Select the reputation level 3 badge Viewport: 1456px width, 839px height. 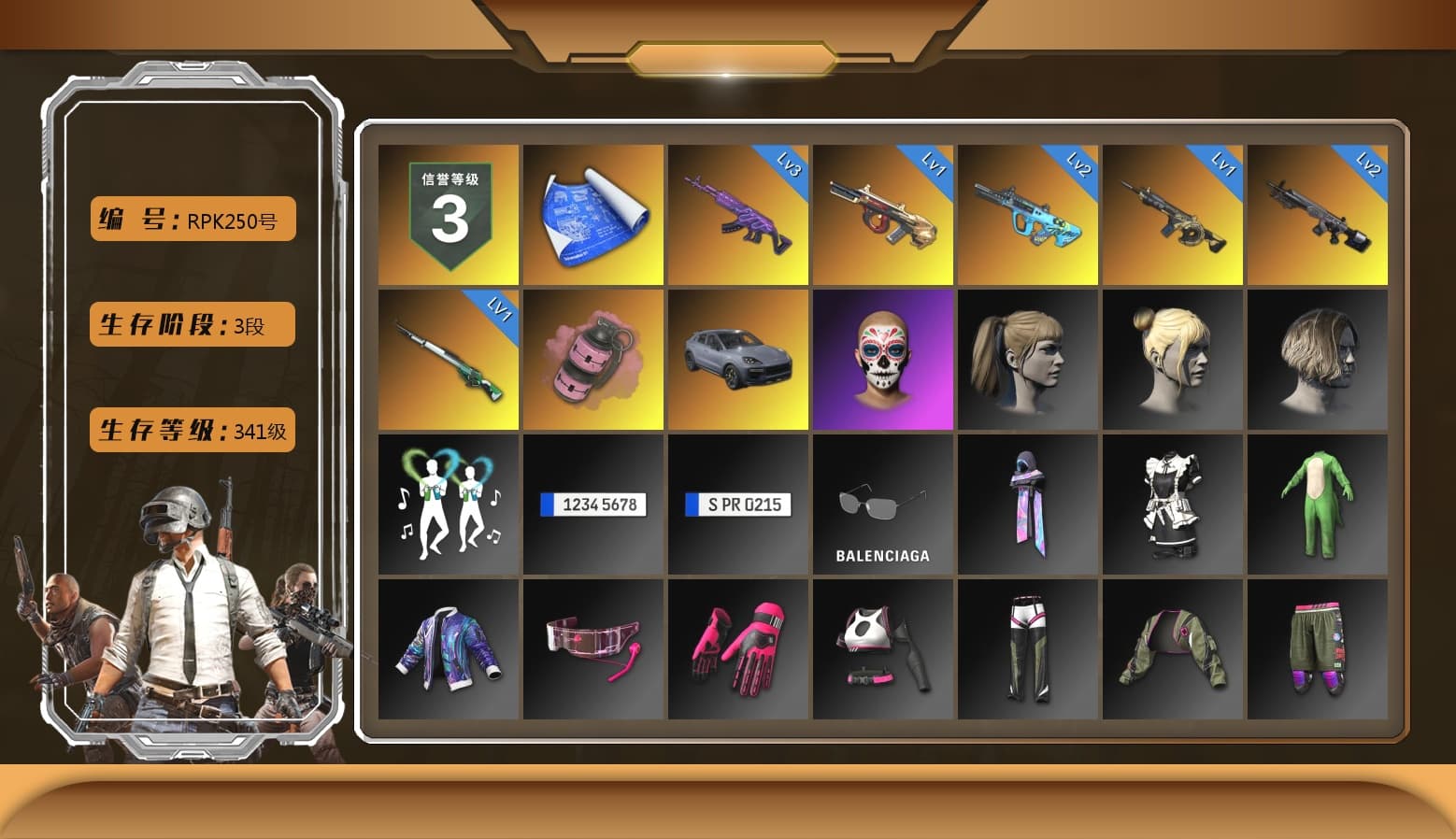[447, 214]
